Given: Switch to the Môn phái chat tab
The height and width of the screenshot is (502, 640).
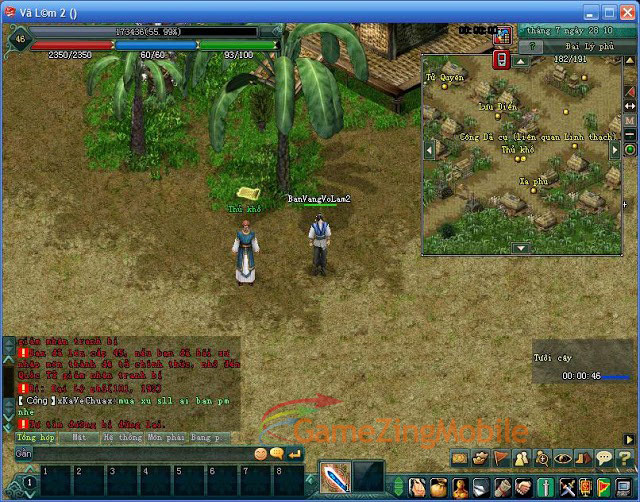Looking at the screenshot, I should [166, 438].
